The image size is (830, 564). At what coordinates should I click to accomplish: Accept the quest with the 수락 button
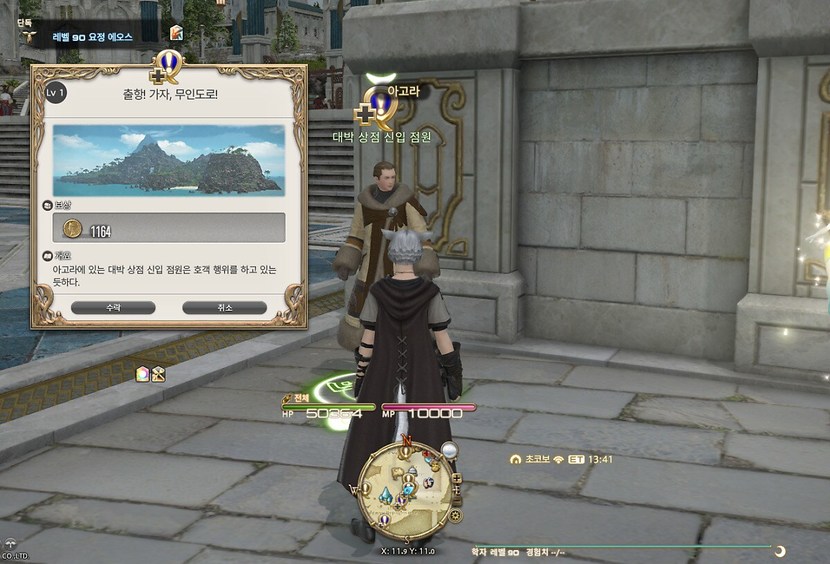click(113, 308)
